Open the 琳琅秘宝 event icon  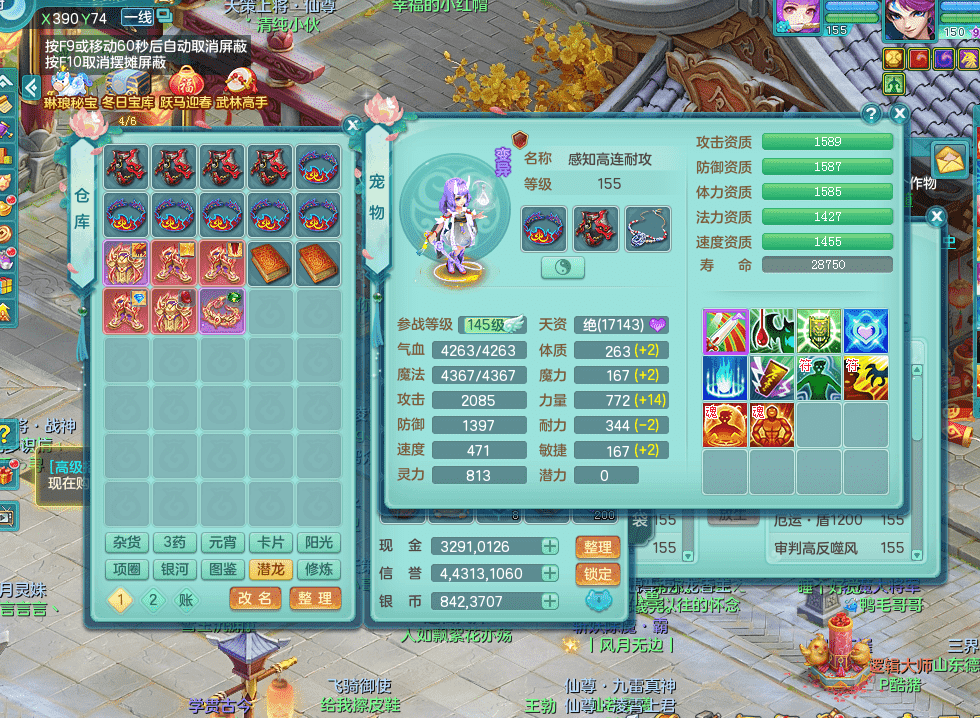[x=68, y=85]
